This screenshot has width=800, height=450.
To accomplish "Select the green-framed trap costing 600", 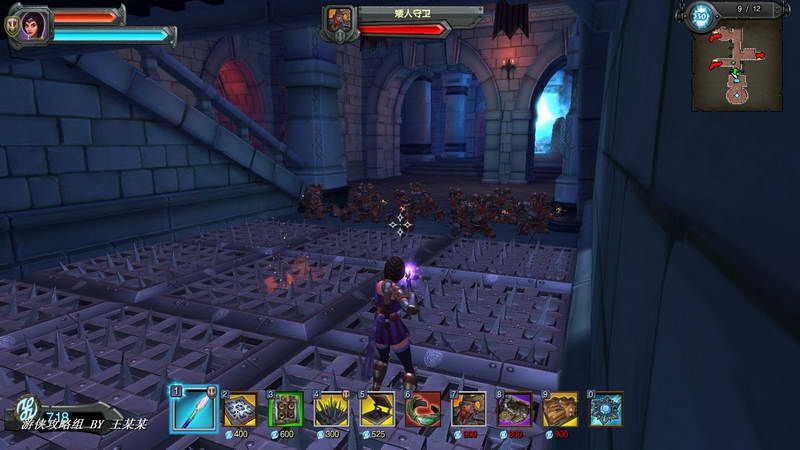I will [286, 410].
